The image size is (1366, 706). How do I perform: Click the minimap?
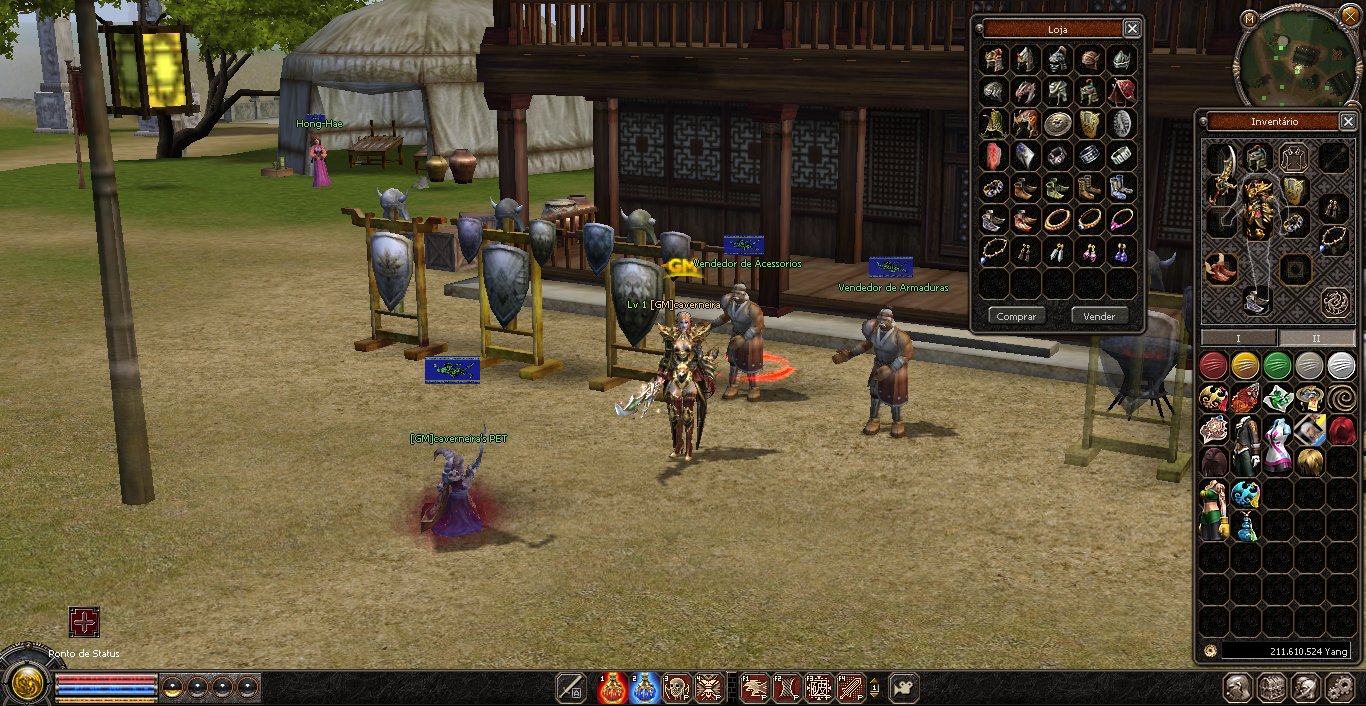[x=1297, y=62]
